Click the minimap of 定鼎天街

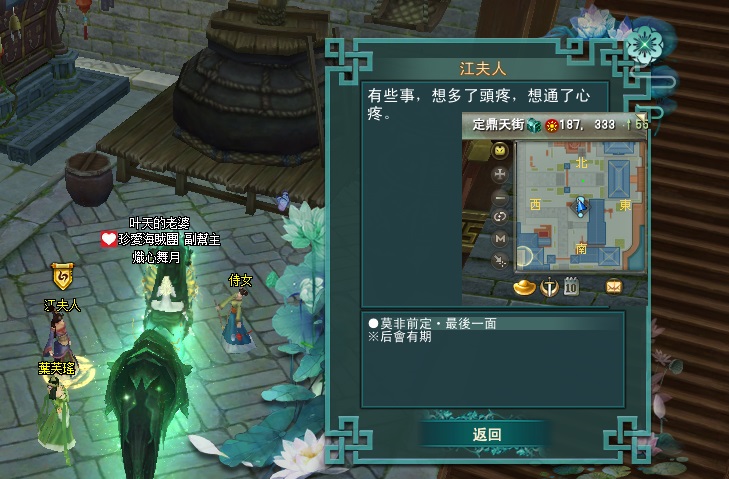tap(580, 206)
